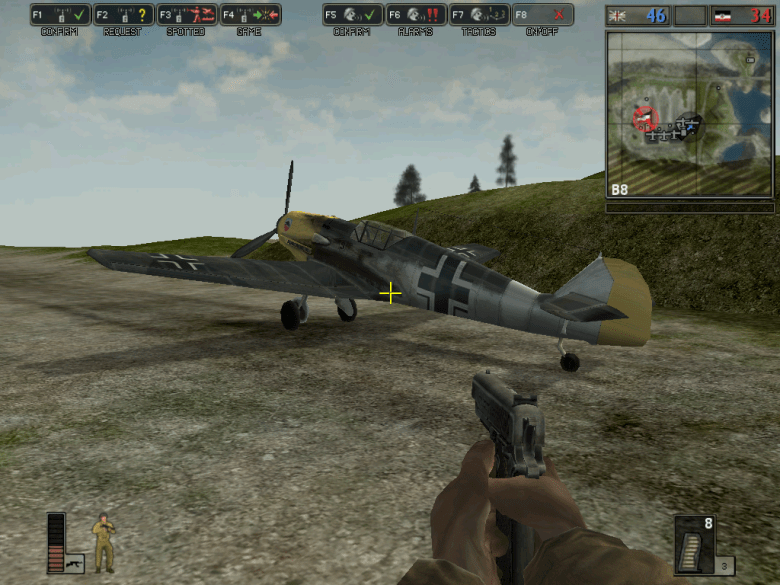This screenshot has width=780, height=585.
Task: Select the F5 Confirm command
Action: pos(352,15)
